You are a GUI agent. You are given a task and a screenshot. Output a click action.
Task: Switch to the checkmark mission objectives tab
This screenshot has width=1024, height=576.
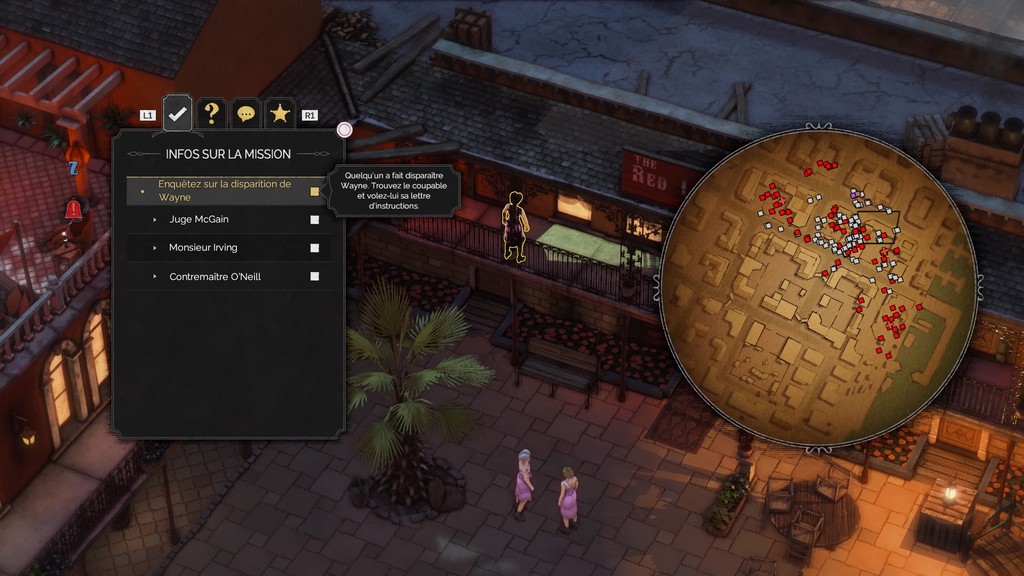coord(178,114)
